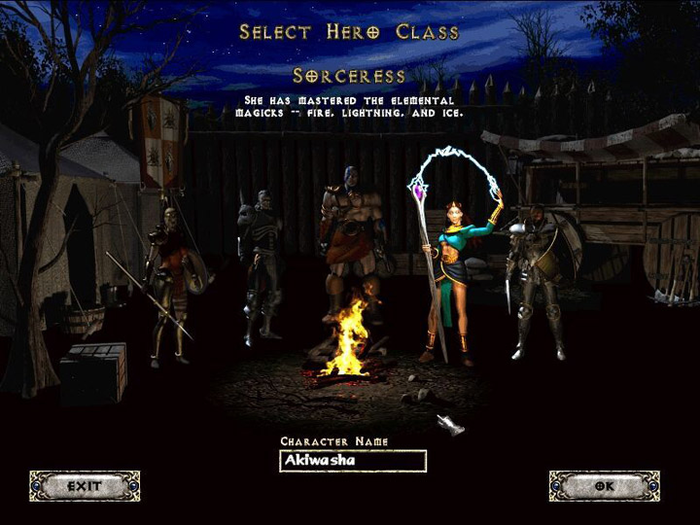This screenshot has width=700, height=525.
Task: Click the Character Name text field
Action: click(x=352, y=461)
